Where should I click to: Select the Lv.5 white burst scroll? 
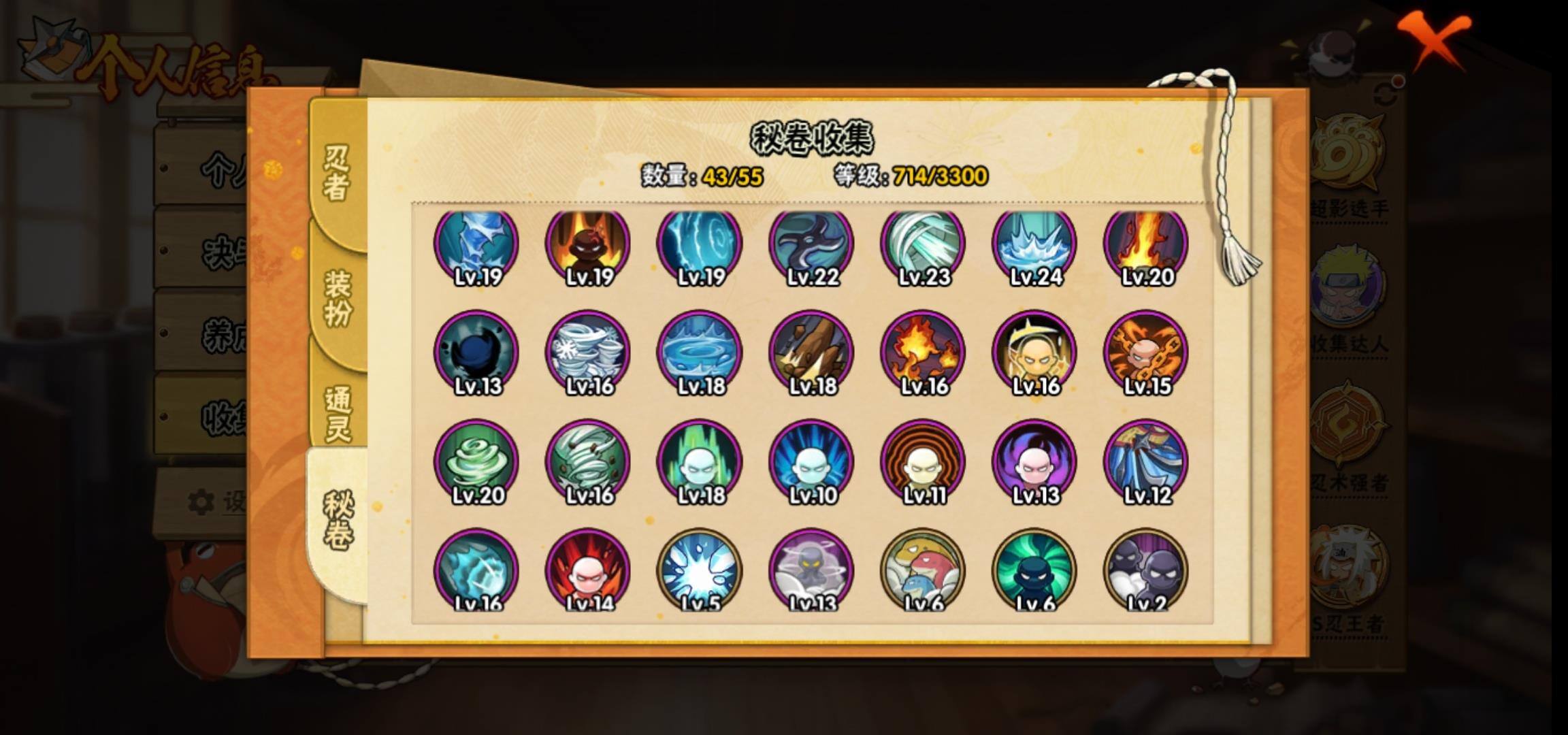(699, 570)
